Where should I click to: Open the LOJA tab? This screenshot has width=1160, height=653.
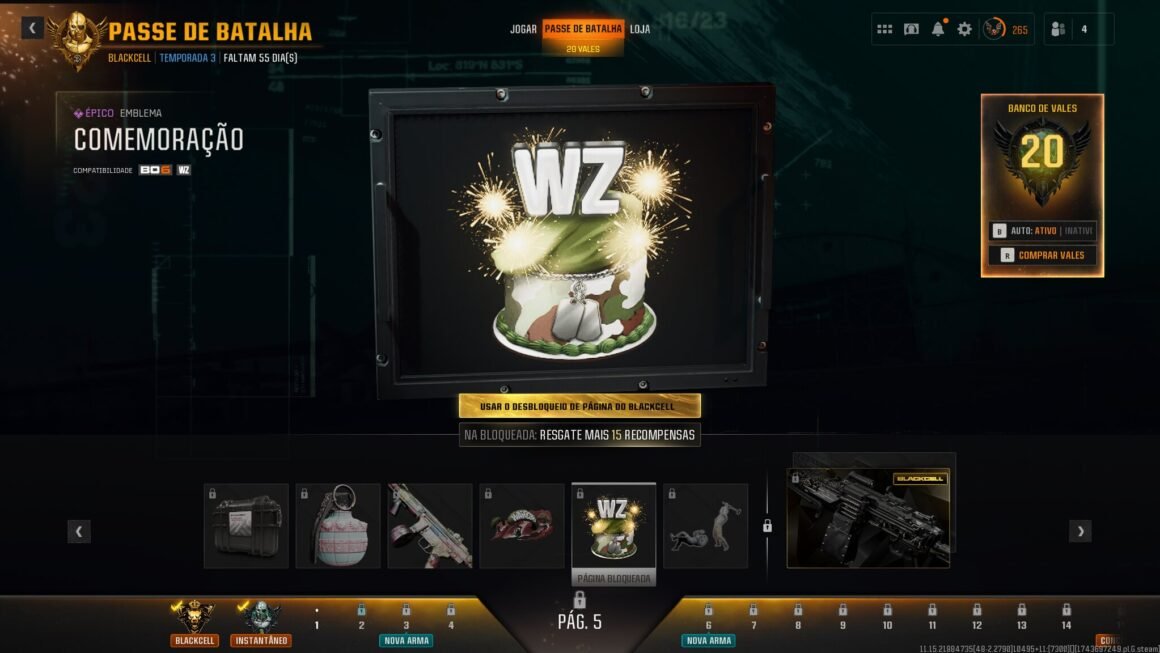tap(640, 29)
